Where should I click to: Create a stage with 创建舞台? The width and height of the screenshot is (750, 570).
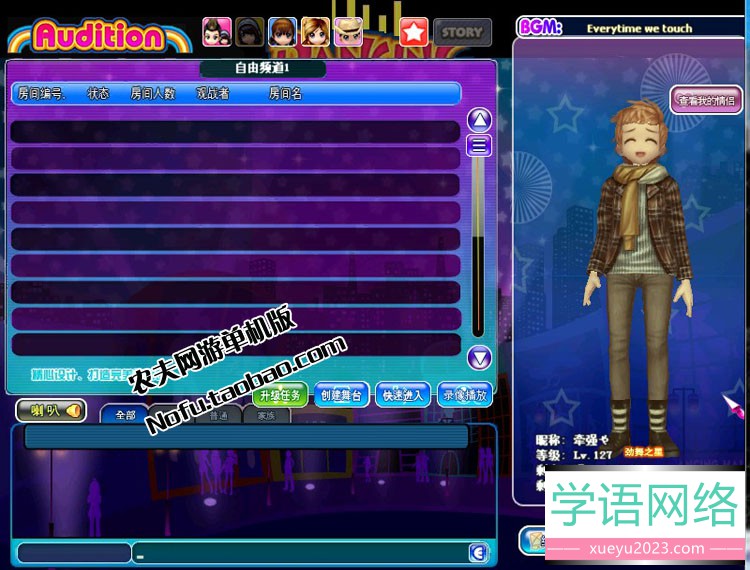341,395
